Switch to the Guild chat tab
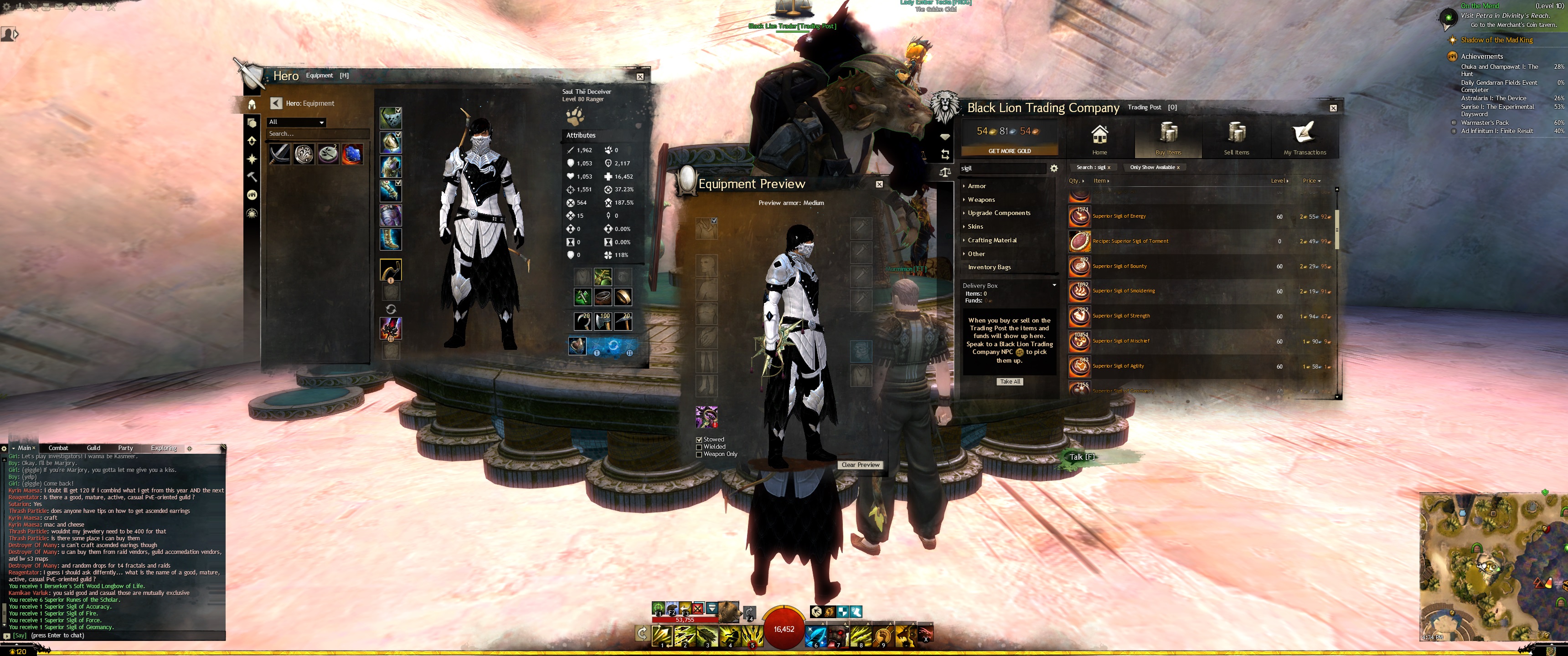 pyautogui.click(x=93, y=448)
